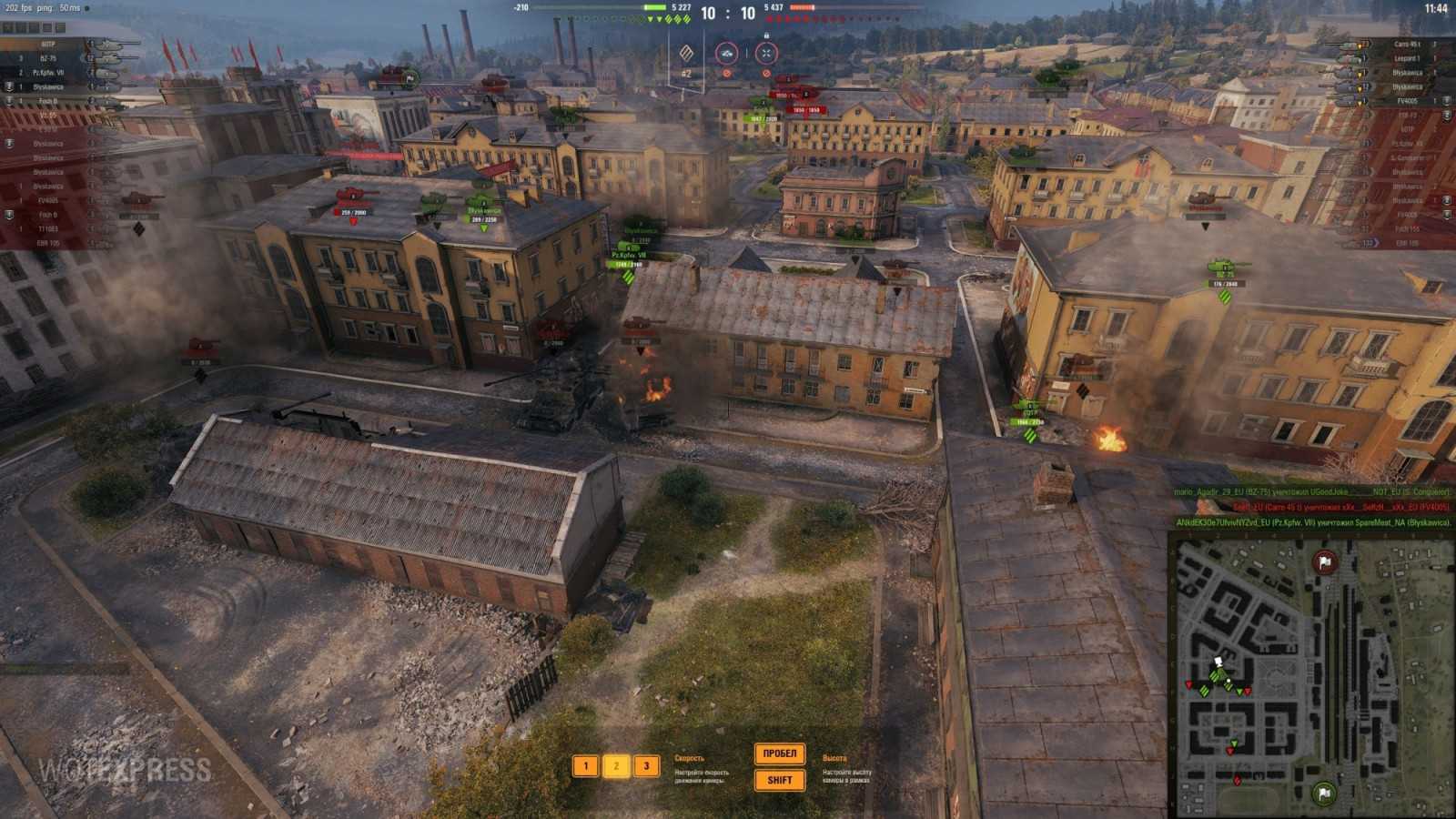Image resolution: width=1456 pixels, height=819 pixels.
Task: Select Leopard 1 from the enemy team list
Action: [x=1406, y=57]
